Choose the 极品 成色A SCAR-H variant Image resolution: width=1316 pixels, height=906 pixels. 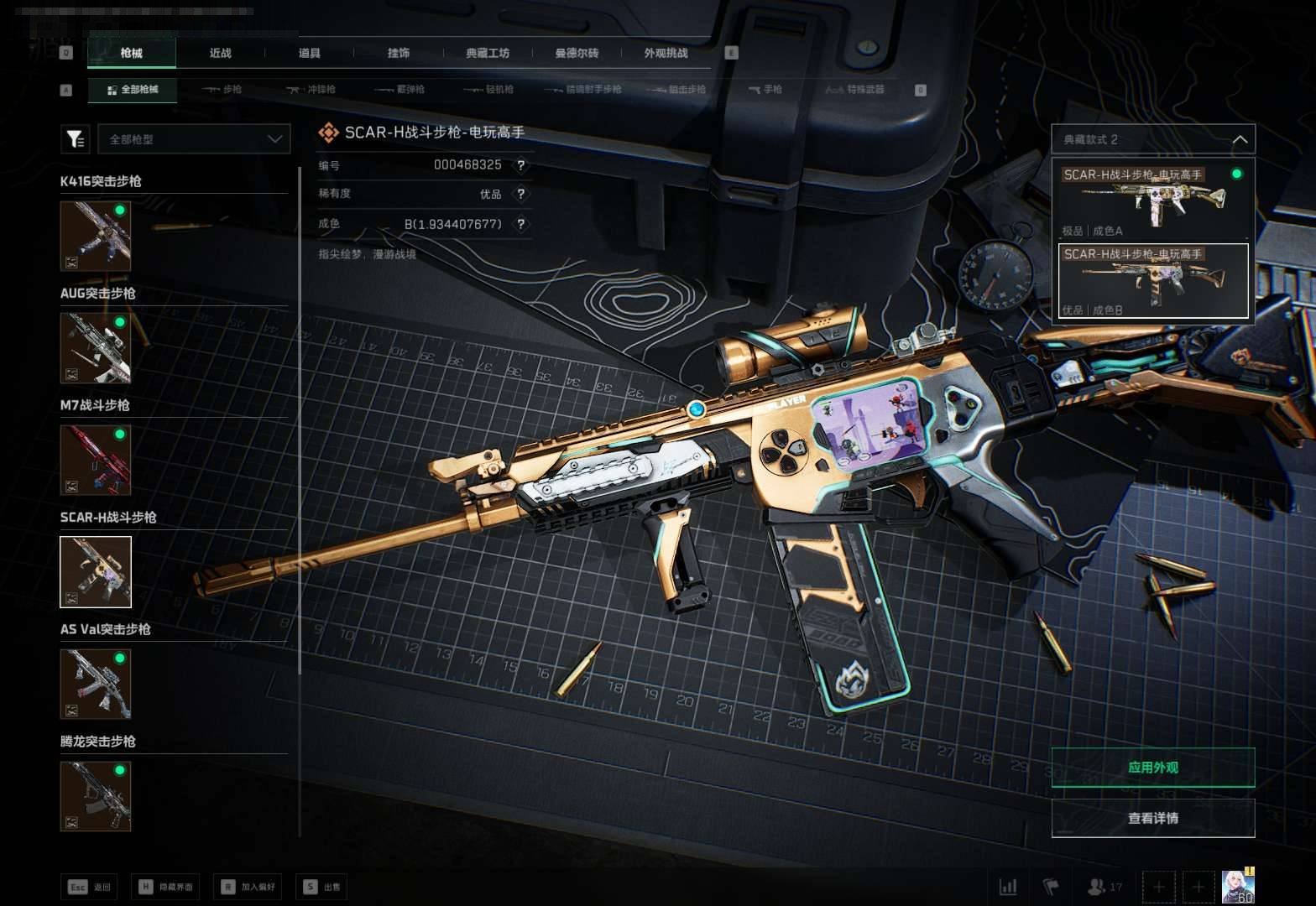coord(1152,200)
